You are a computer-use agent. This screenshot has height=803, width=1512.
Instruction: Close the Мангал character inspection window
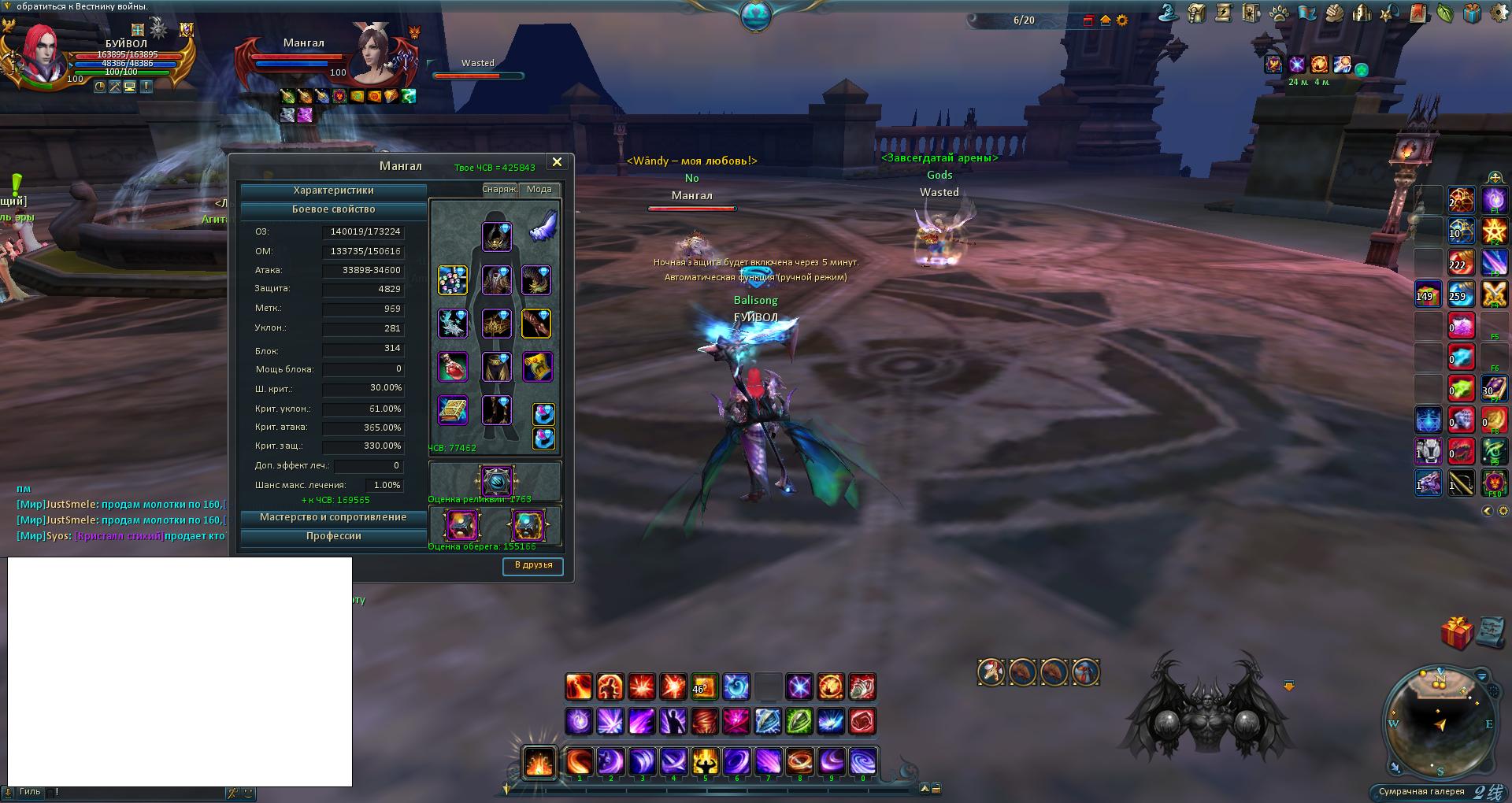click(557, 162)
